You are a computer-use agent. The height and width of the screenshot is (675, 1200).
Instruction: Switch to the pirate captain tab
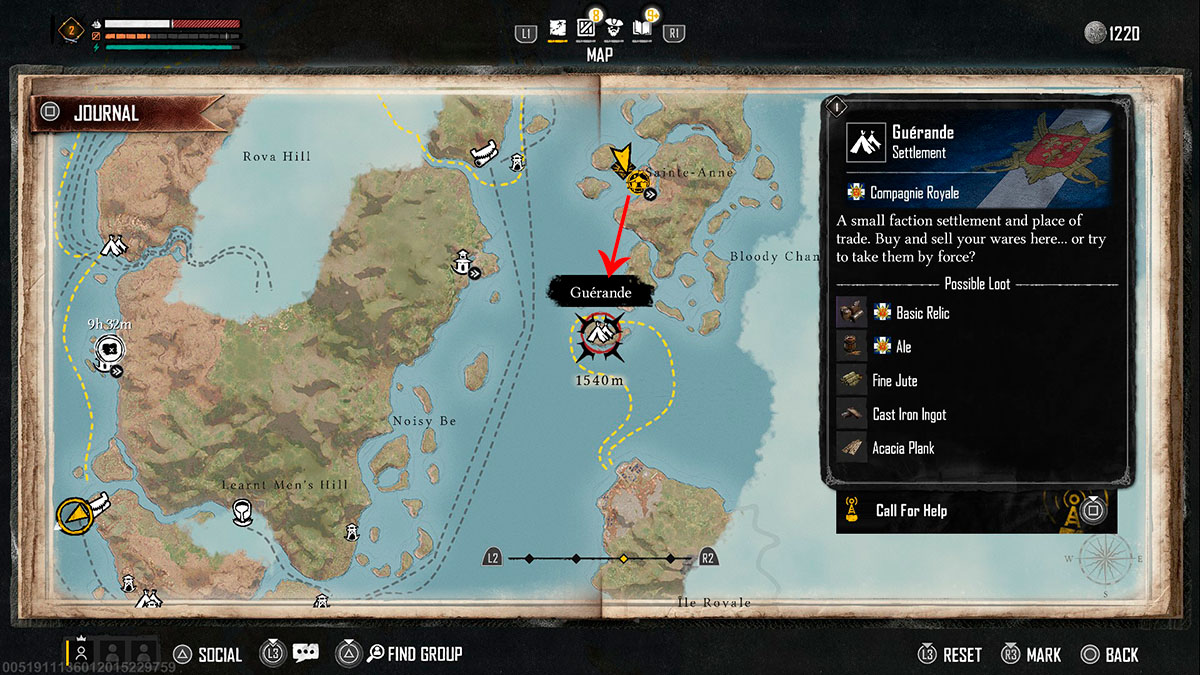[615, 30]
